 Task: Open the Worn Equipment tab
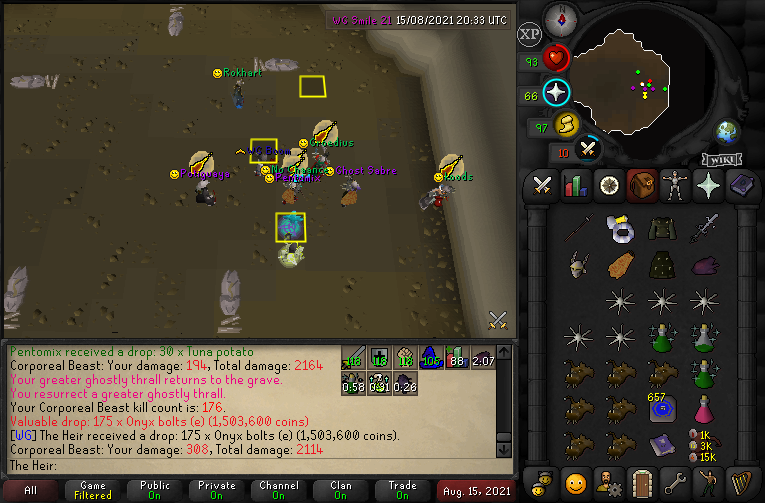tap(674, 185)
